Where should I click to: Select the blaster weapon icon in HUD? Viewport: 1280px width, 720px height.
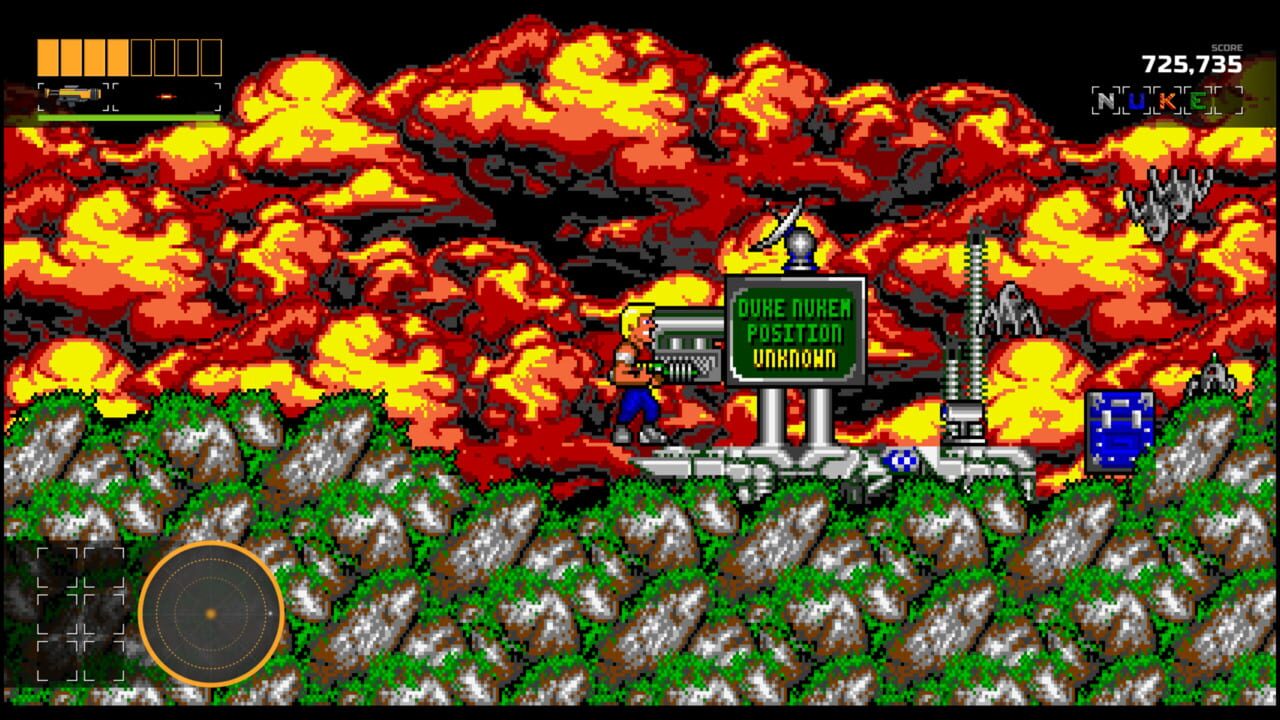coord(72,96)
